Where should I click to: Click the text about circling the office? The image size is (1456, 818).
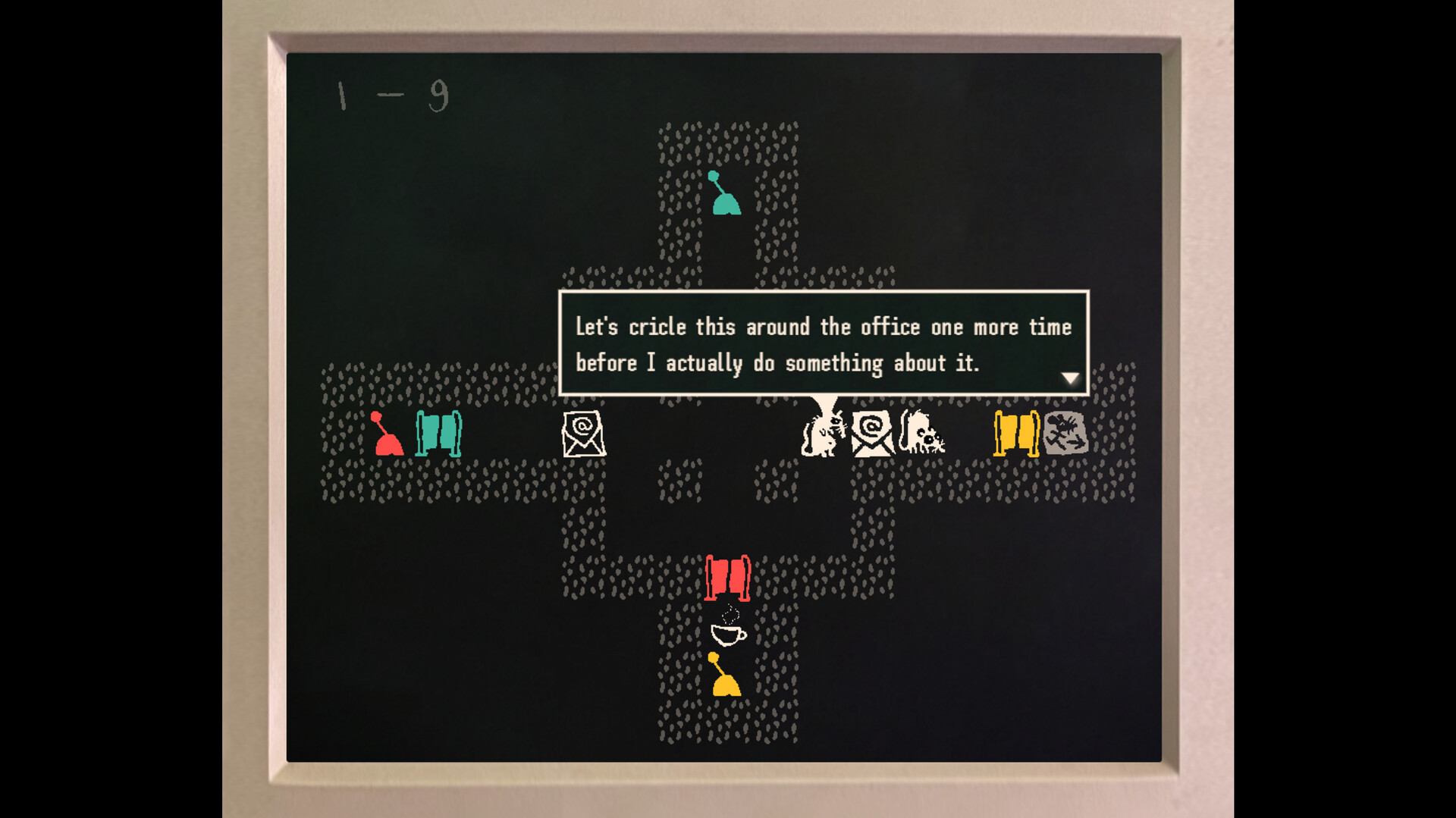tap(823, 327)
